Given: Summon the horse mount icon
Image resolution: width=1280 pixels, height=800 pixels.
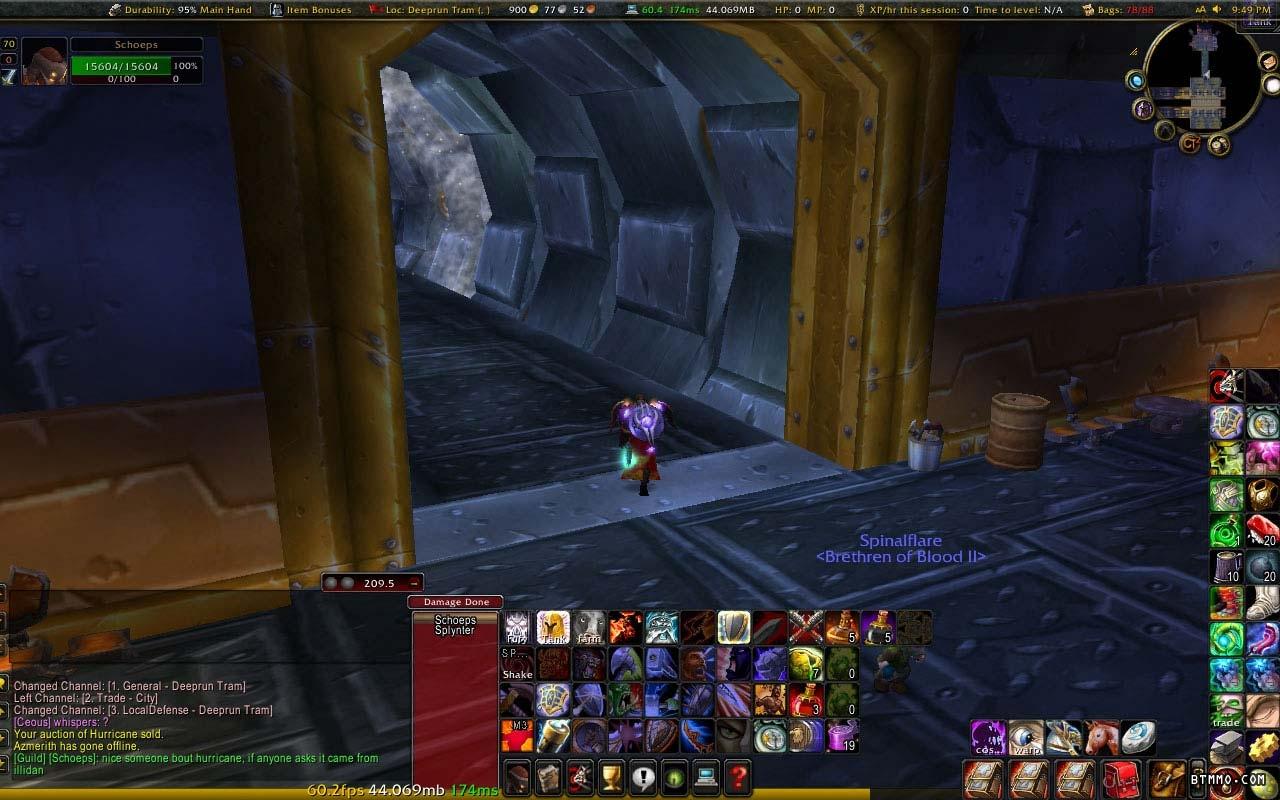Looking at the screenshot, I should coord(1102,737).
